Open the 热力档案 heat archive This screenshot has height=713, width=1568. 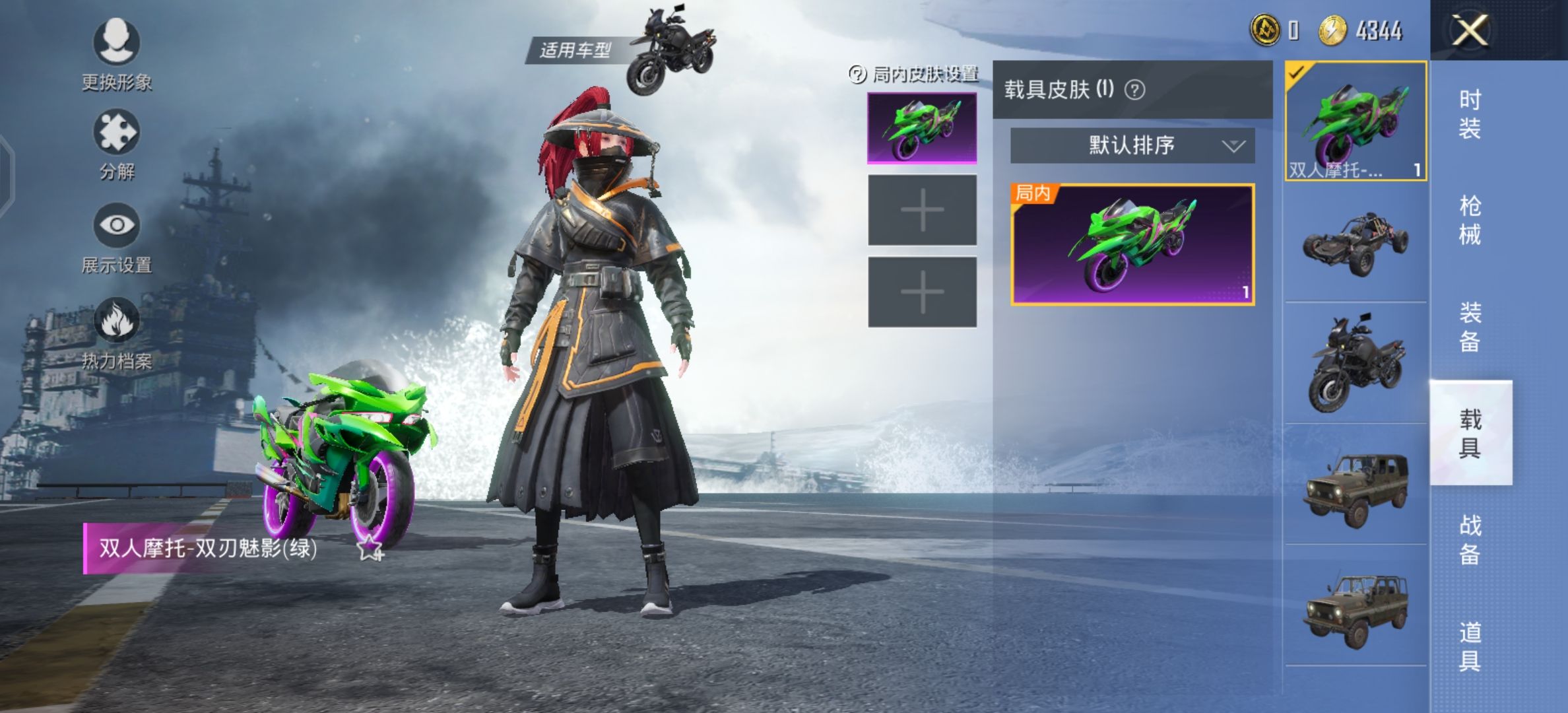(116, 333)
